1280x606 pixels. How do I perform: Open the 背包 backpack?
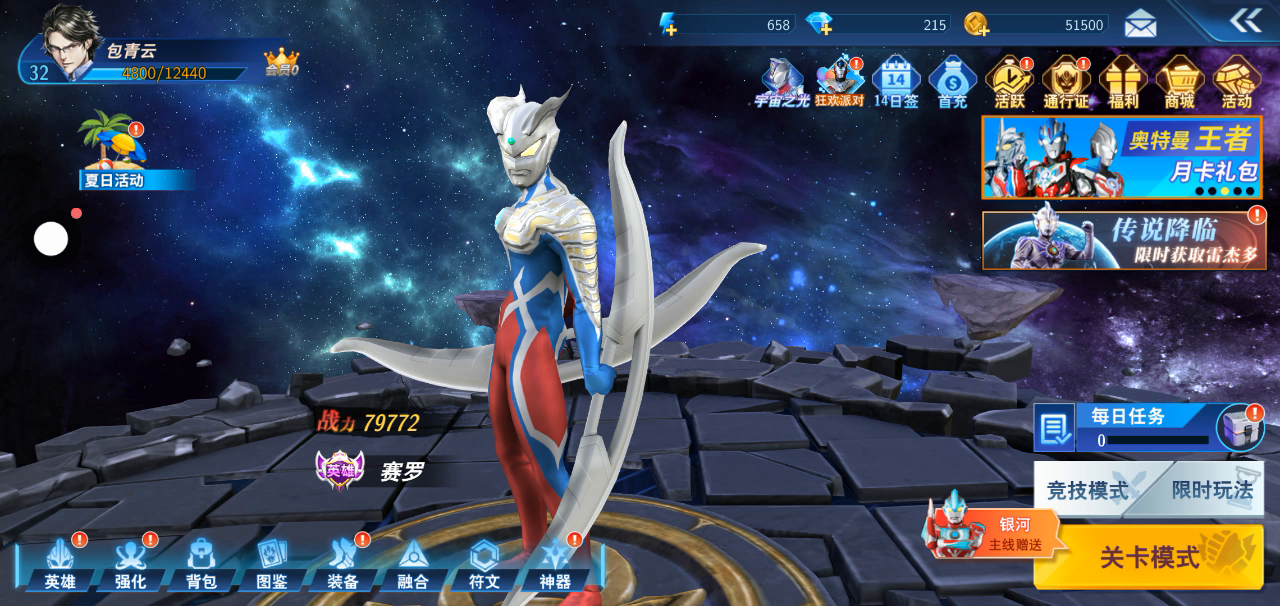click(201, 565)
